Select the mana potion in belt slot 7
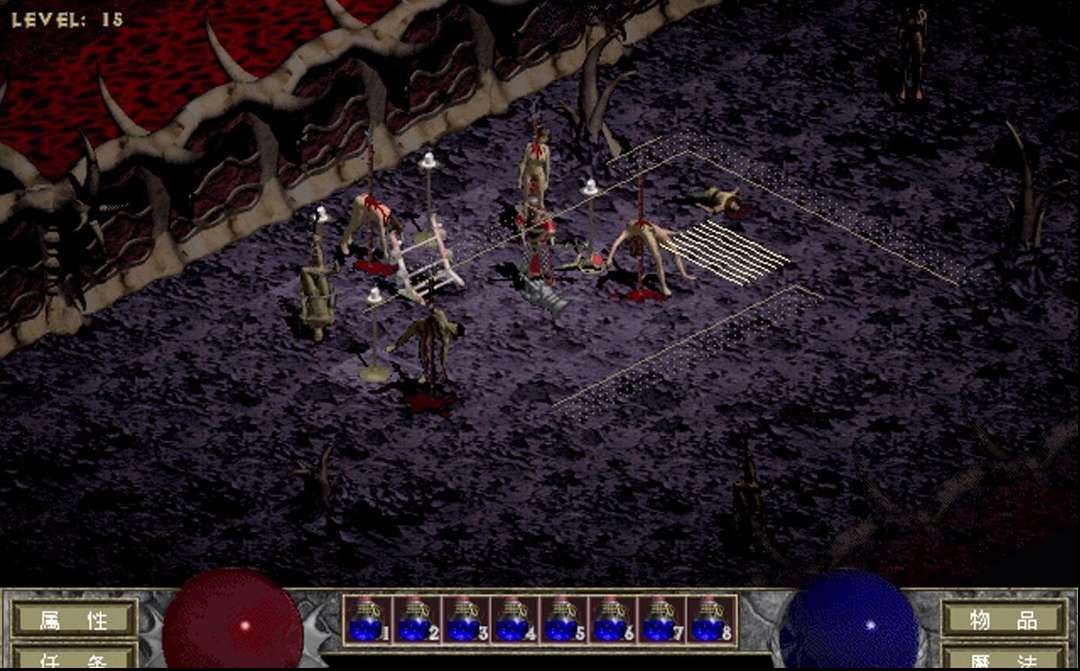1080x671 pixels. [x=660, y=619]
